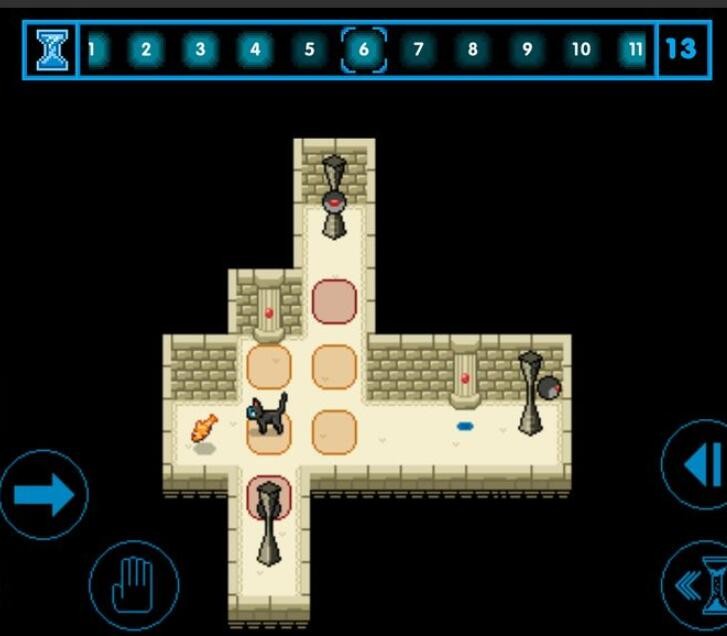
Task: Jump to turn 1 on the timeline
Action: click(93, 49)
